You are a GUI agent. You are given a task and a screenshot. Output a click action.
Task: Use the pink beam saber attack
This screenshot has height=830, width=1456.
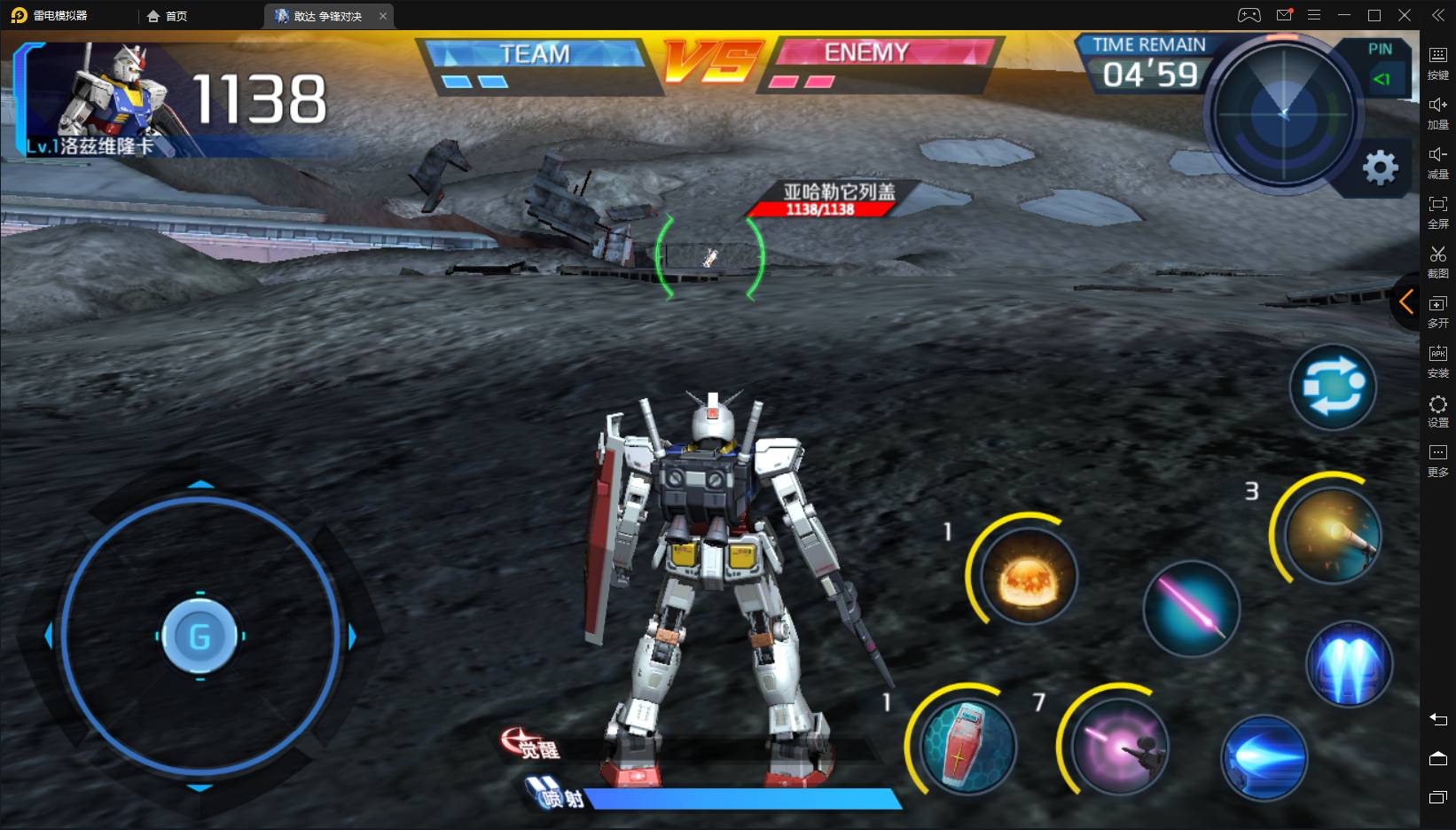click(x=1191, y=609)
